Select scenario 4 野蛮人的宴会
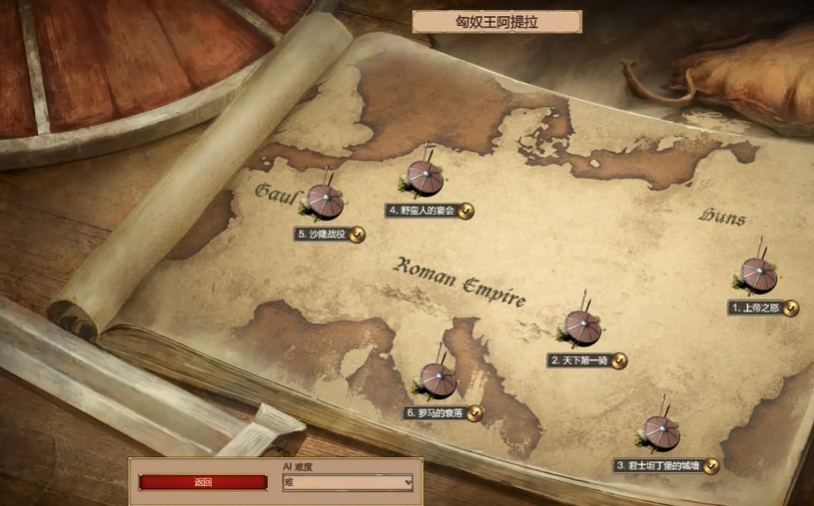Viewport: 814px width, 506px height. point(425,180)
